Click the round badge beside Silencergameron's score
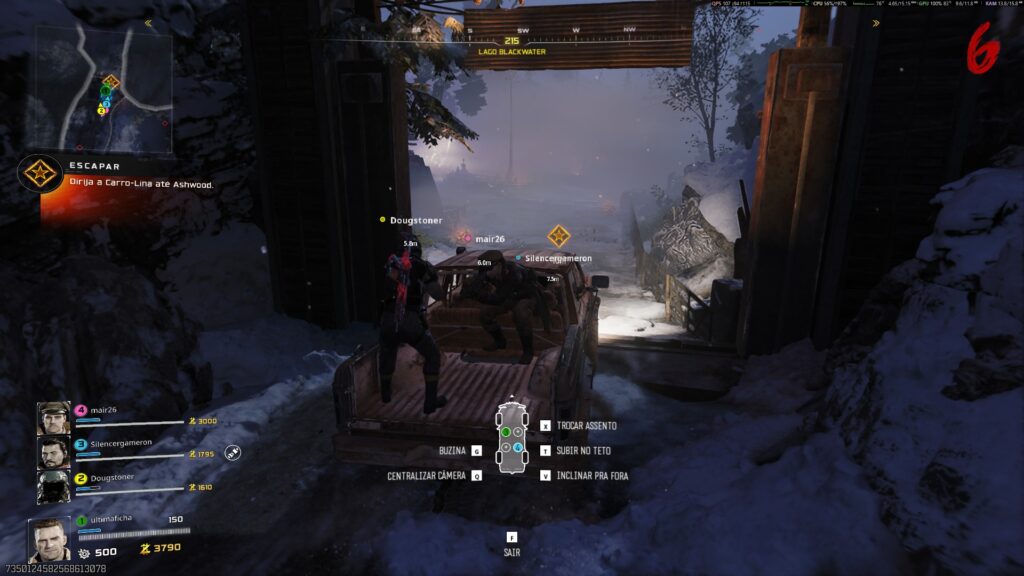Image resolution: width=1024 pixels, height=576 pixels. [232, 452]
